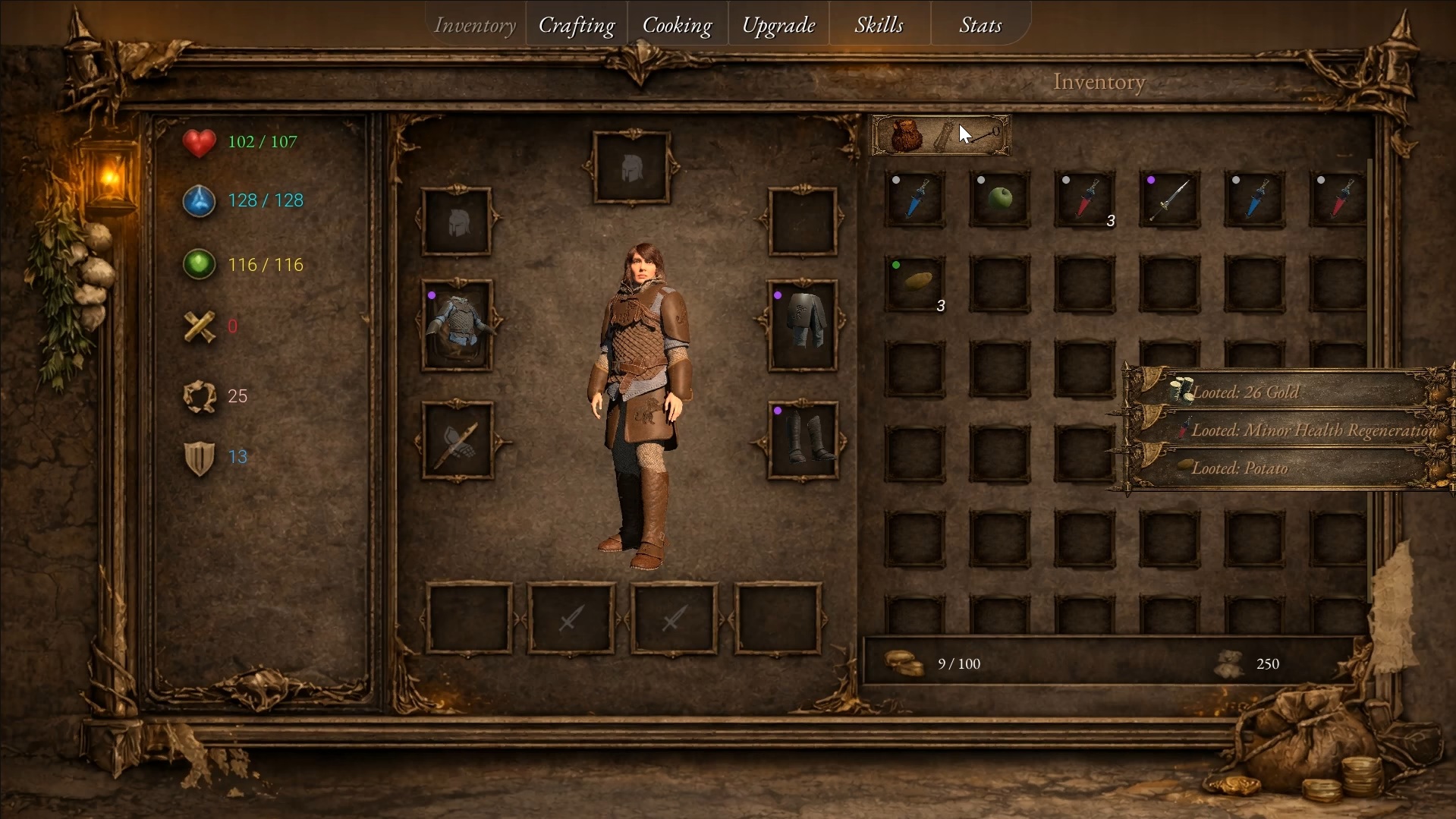The image size is (1456, 819).
Task: Select the green apple slot
Action: tap(1000, 200)
